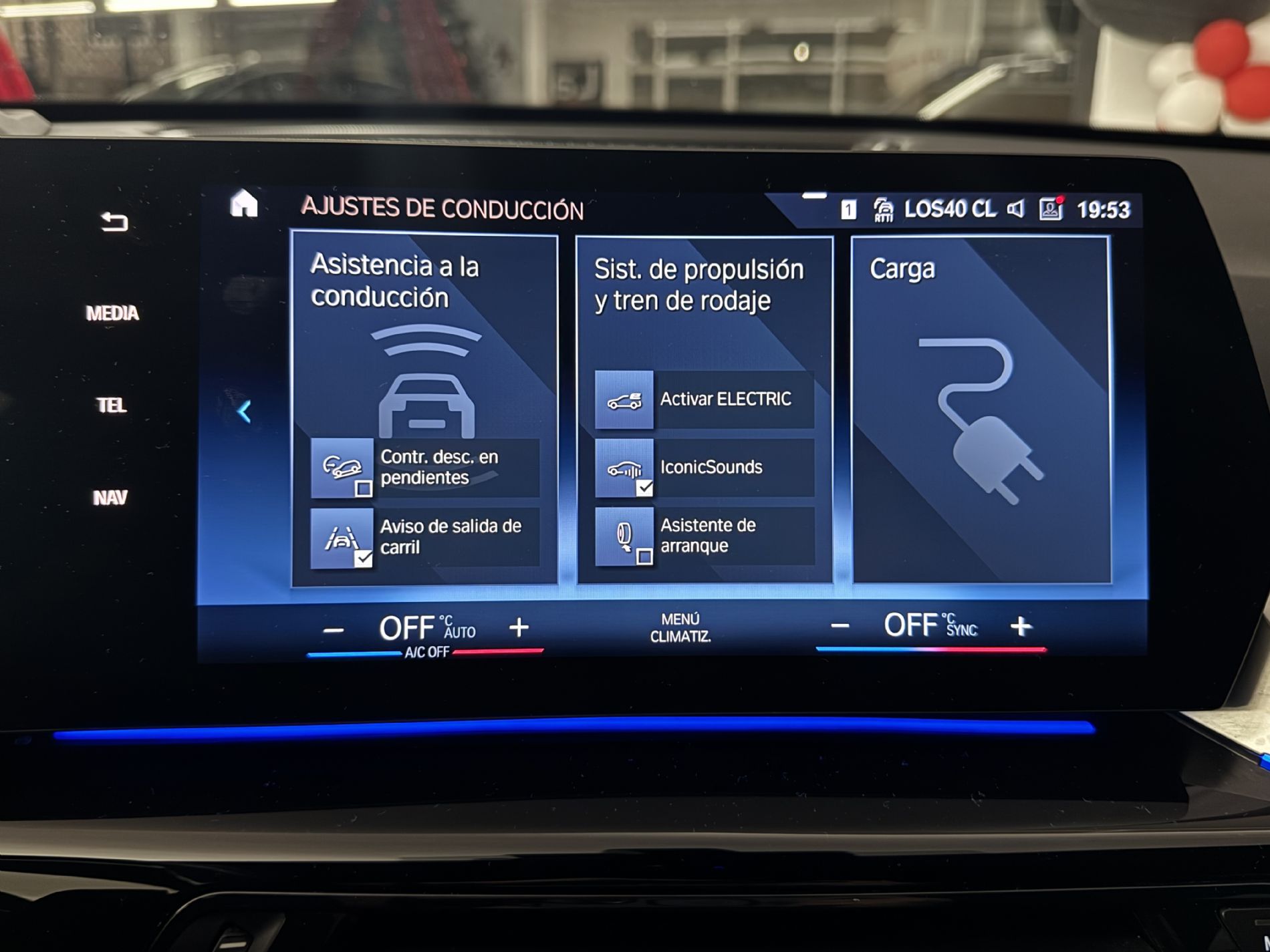Image resolution: width=1270 pixels, height=952 pixels.
Task: Lower the AUTO side temperature
Action: [334, 630]
